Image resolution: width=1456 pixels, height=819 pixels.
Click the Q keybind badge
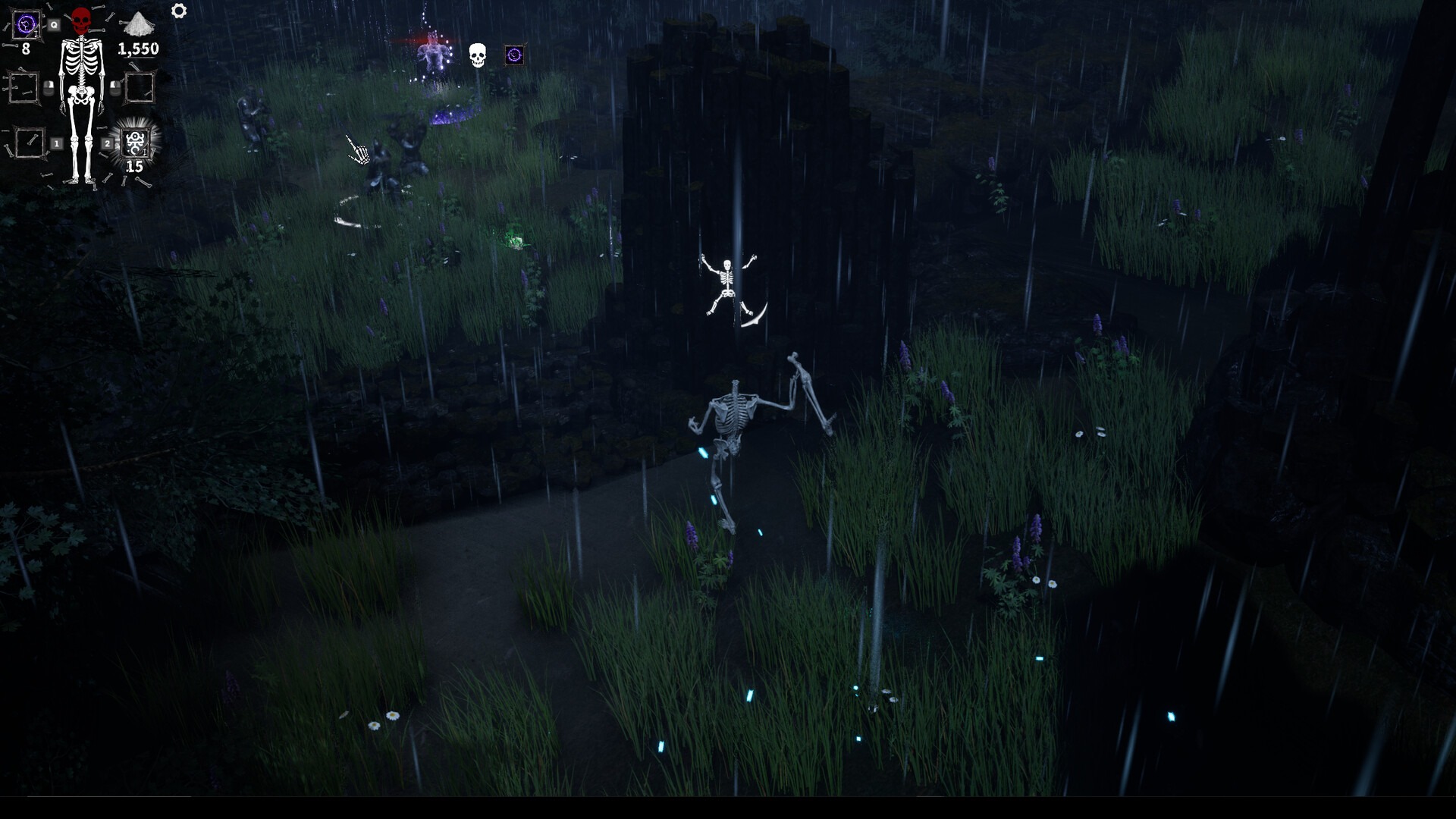tap(54, 24)
